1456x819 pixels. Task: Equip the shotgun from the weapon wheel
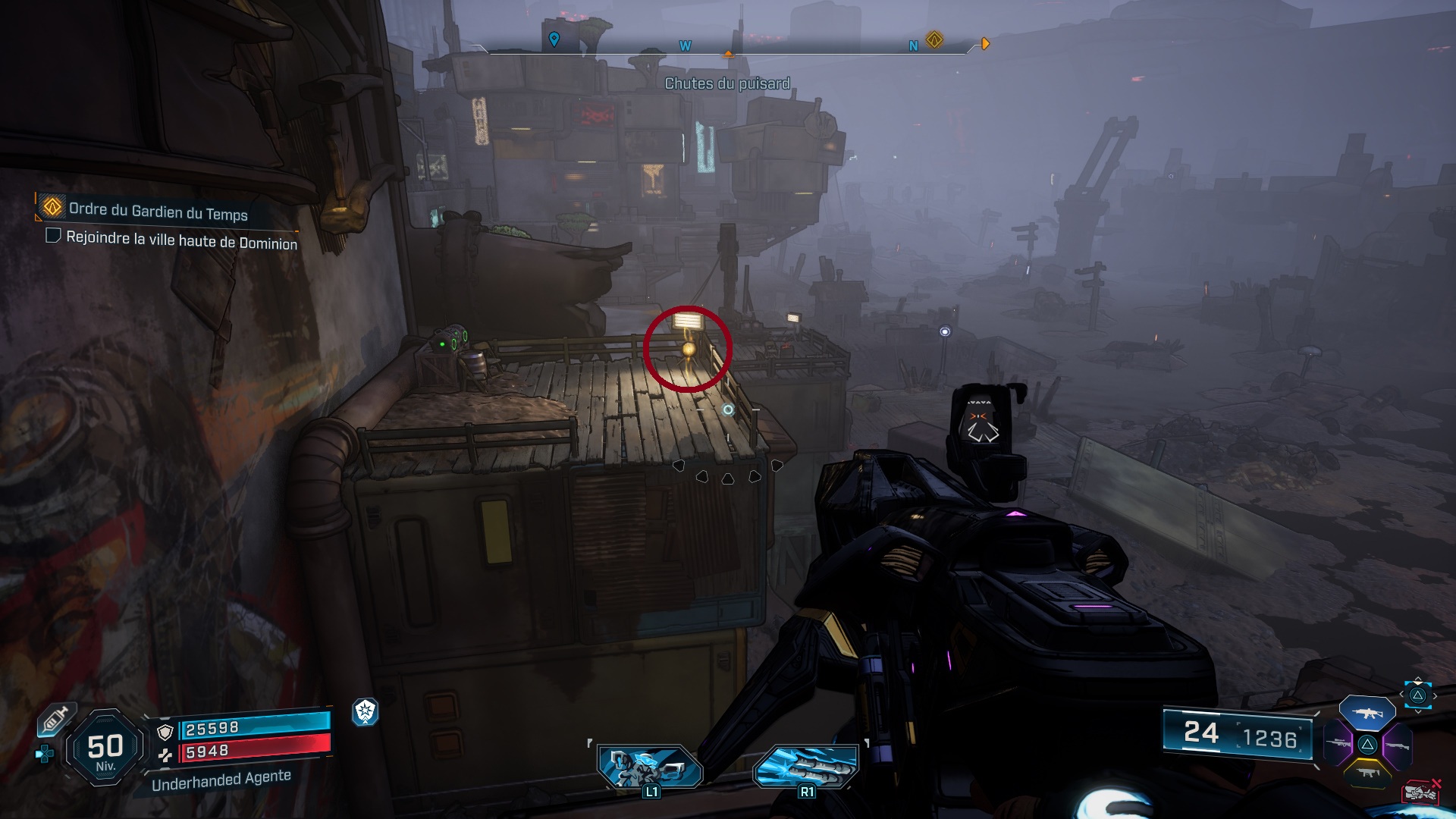pos(1398,745)
